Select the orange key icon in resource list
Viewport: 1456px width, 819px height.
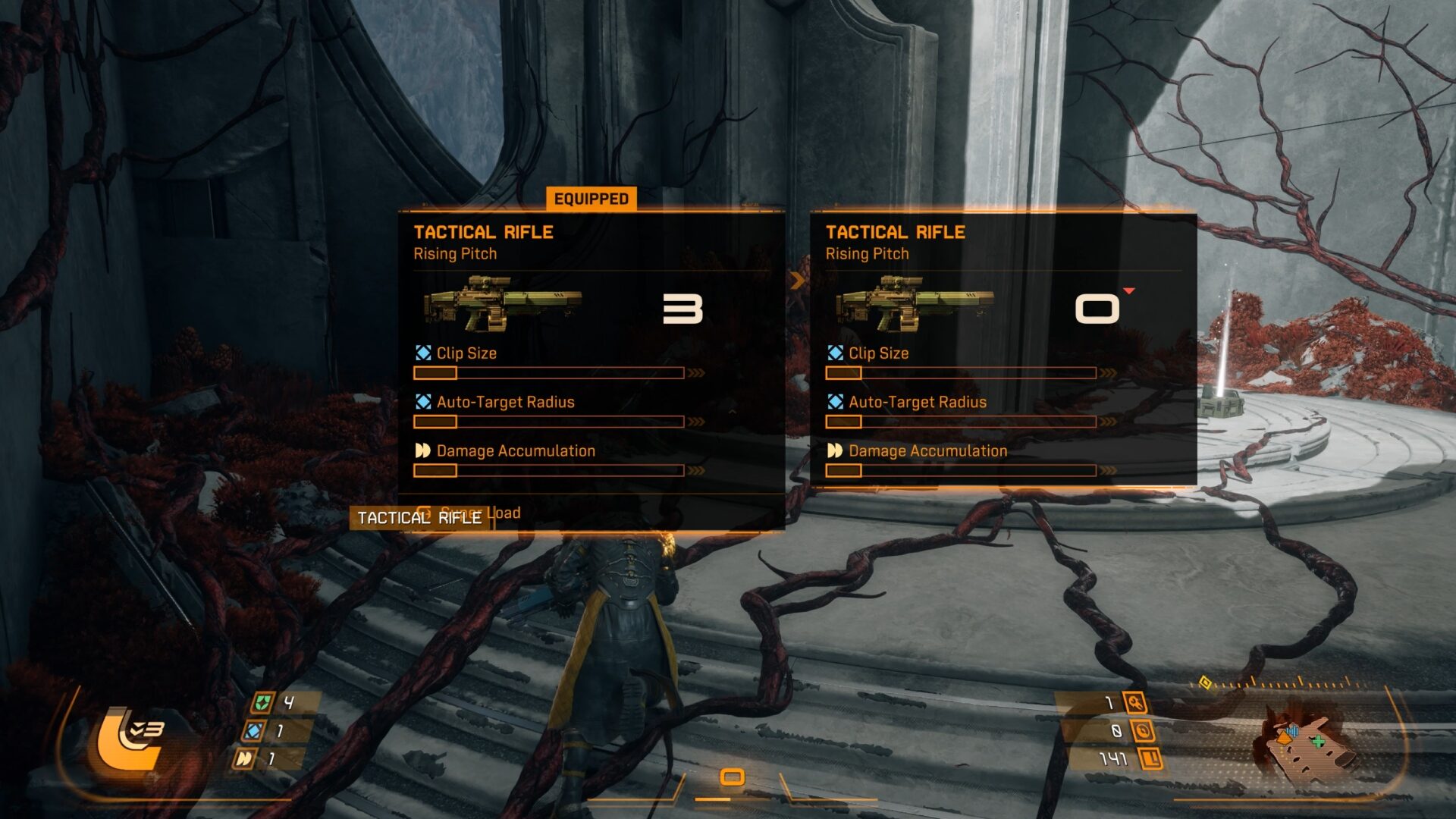(1135, 703)
